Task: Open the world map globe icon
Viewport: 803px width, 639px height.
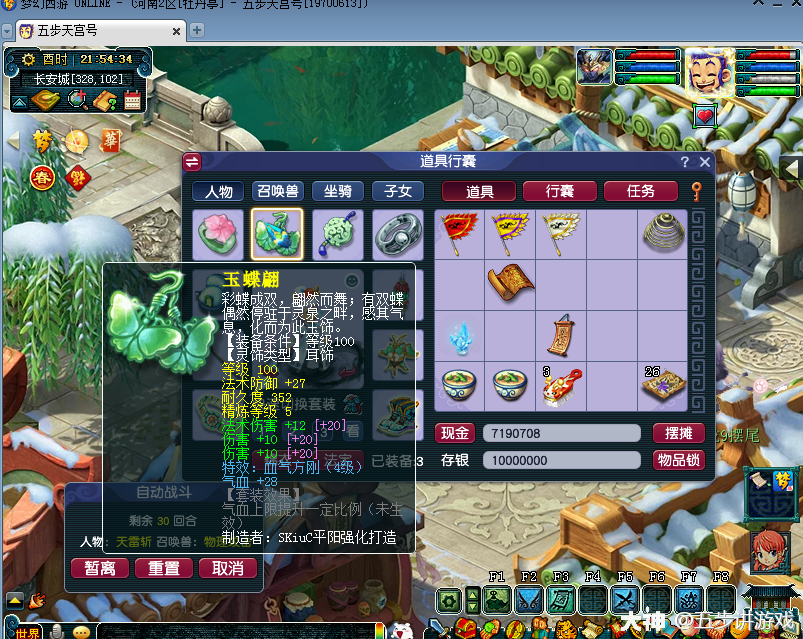Action: (x=77, y=100)
